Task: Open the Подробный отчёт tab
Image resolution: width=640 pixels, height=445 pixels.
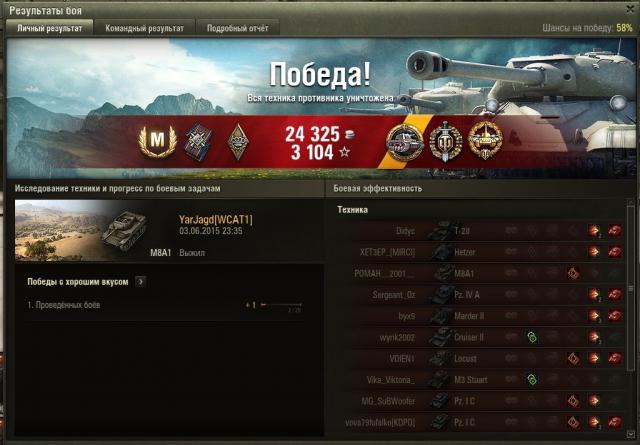Action: pyautogui.click(x=237, y=29)
